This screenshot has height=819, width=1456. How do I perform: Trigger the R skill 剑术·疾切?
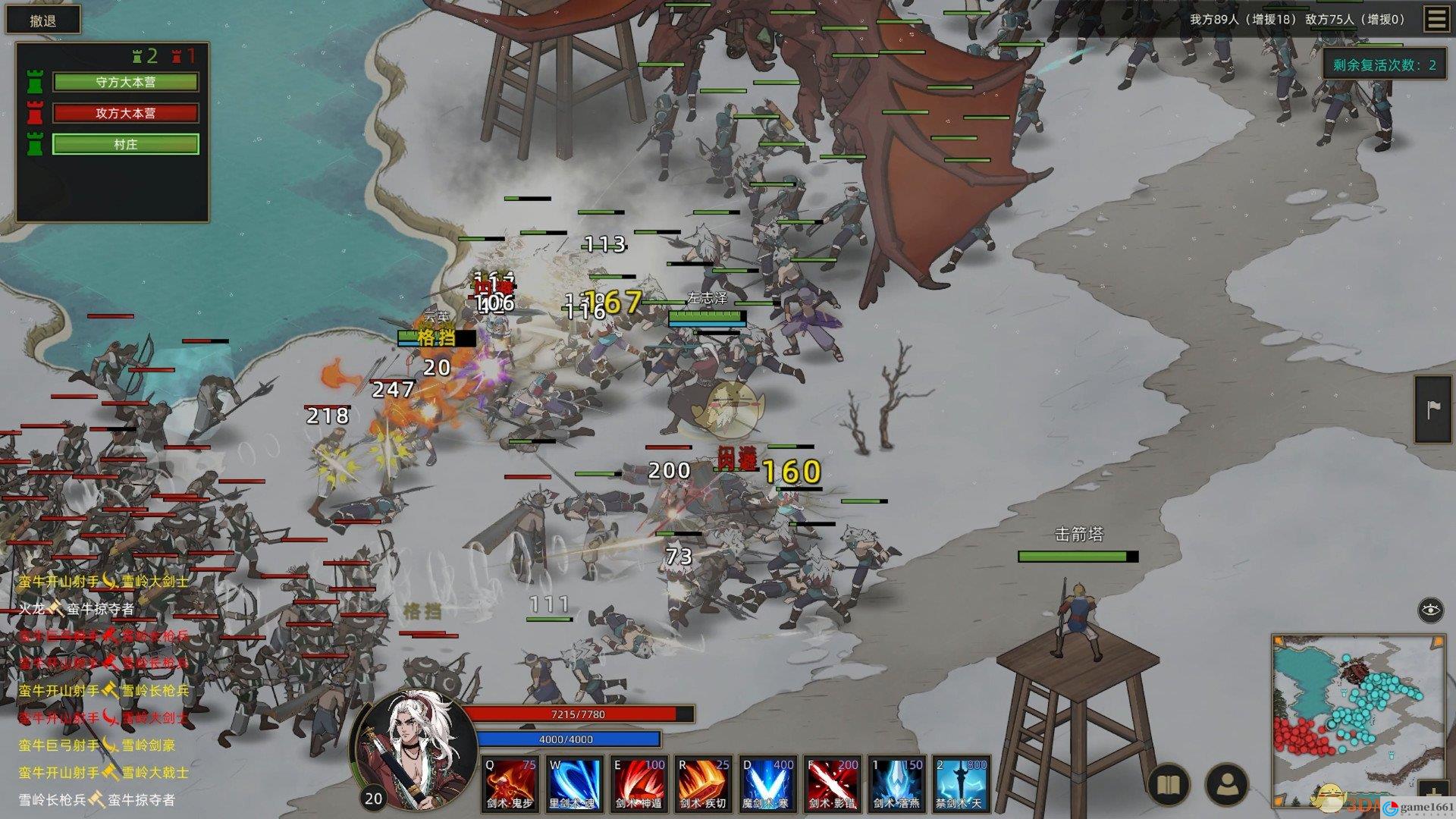click(x=703, y=784)
